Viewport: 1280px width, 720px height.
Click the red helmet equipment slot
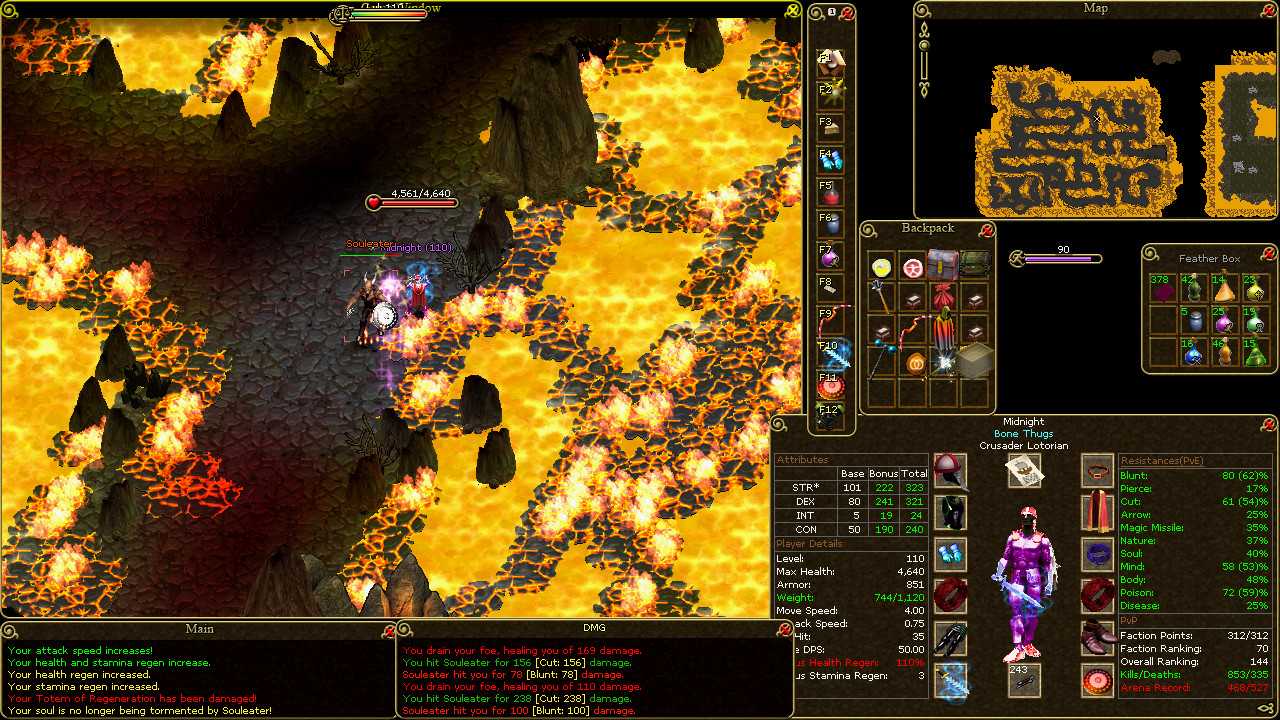[x=949, y=473]
